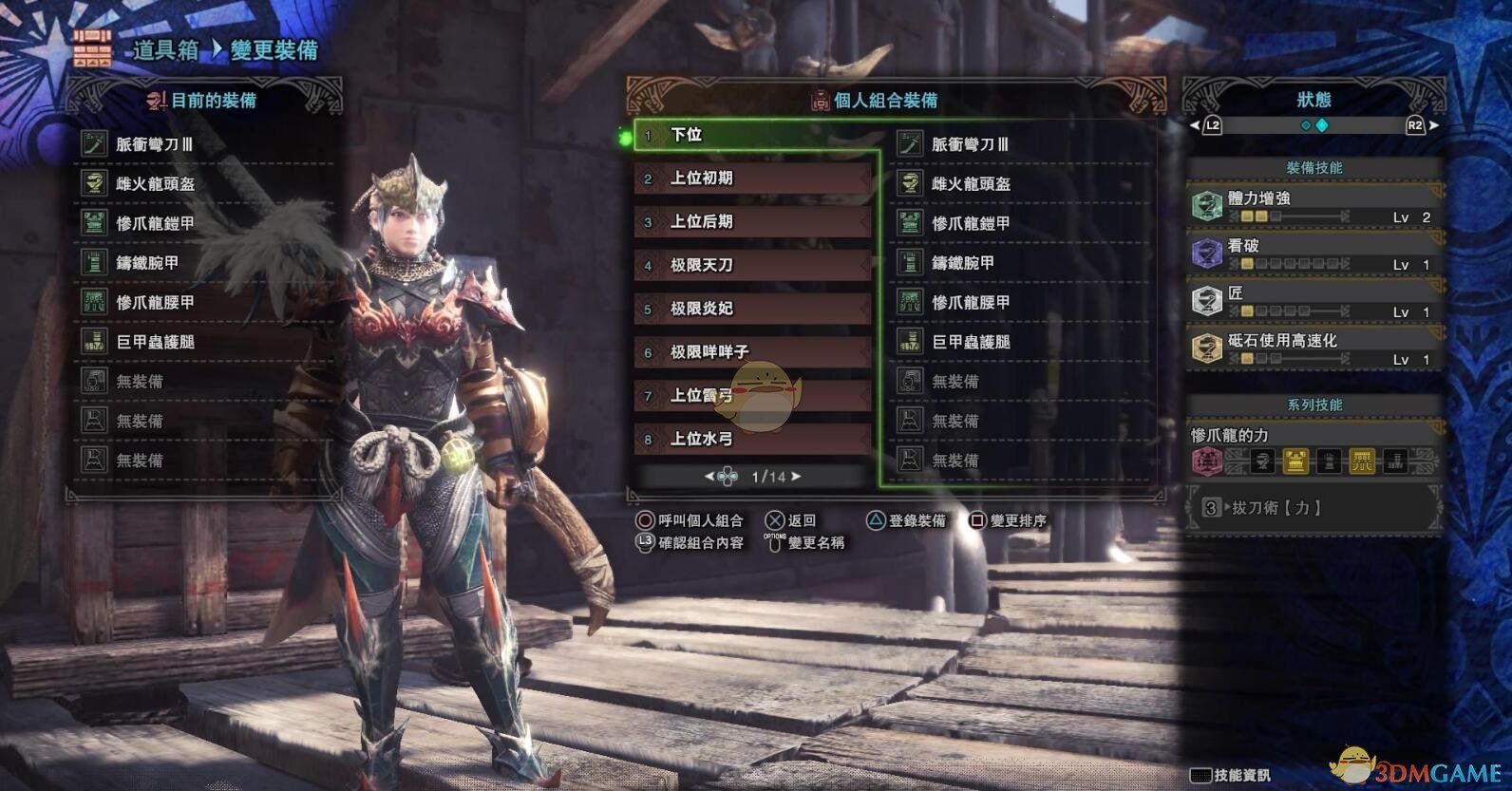Choose the 上位水弓 loadout
Image resolution: width=1512 pixels, height=791 pixels.
tap(752, 439)
